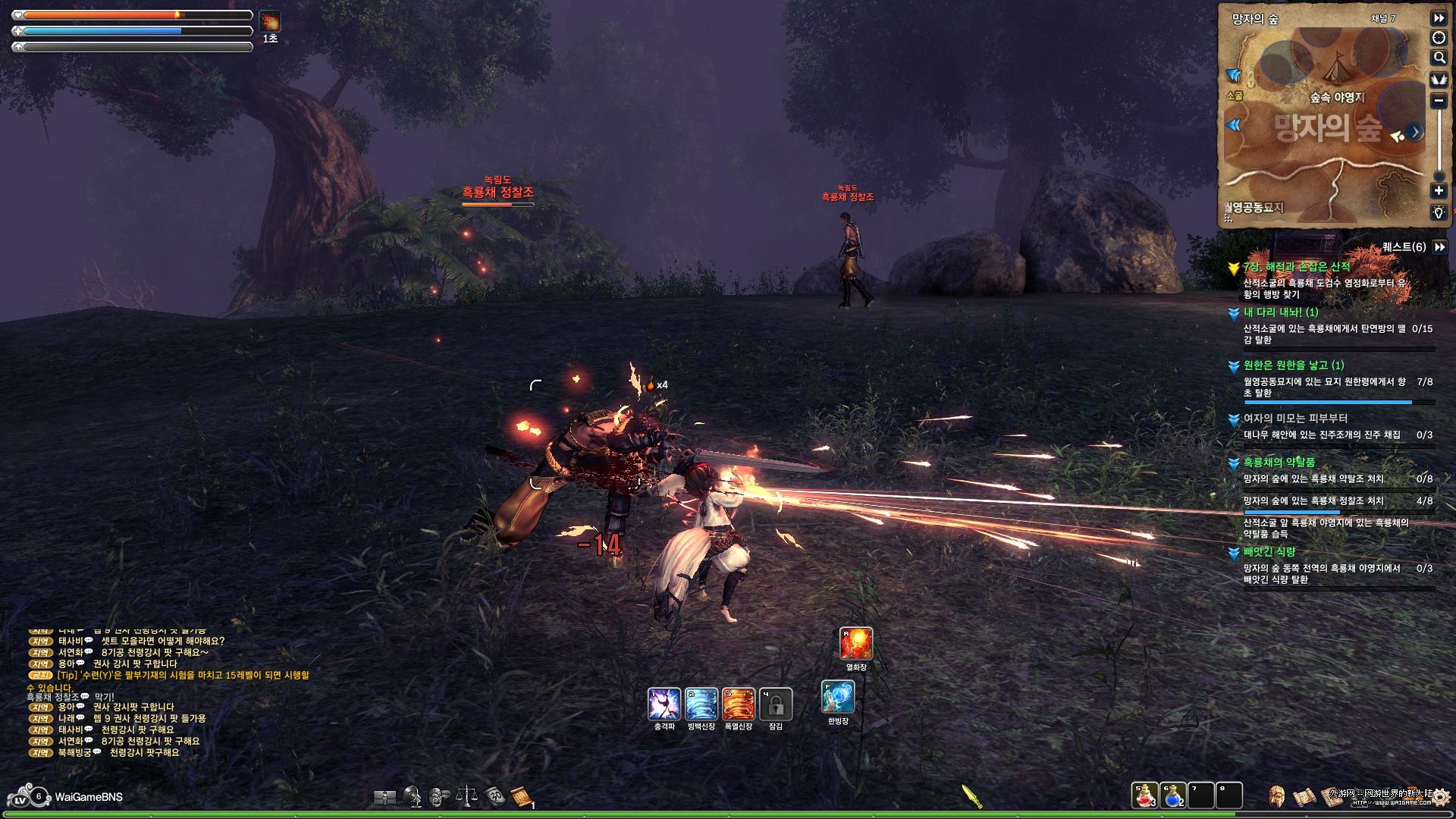Click the locked 잠김 skill slot

click(x=775, y=704)
